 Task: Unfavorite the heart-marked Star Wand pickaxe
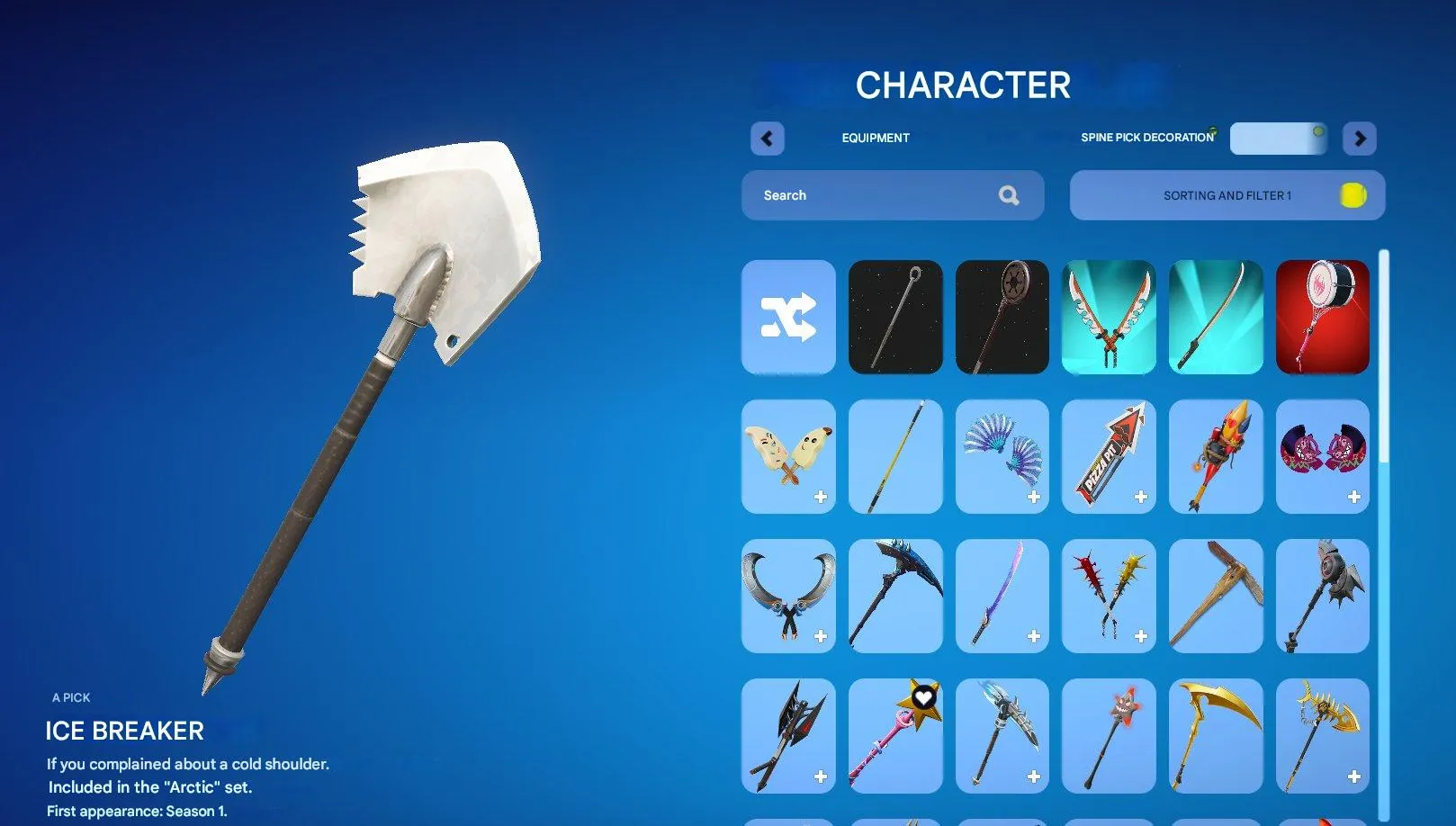coord(923,696)
